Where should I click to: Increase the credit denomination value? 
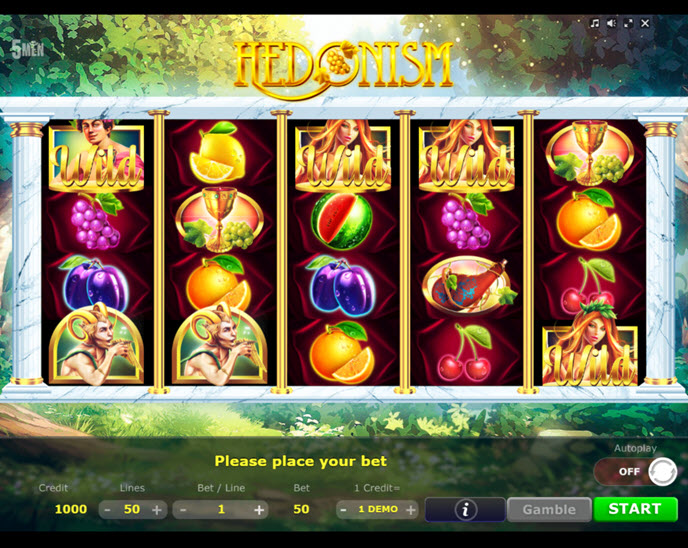410,509
